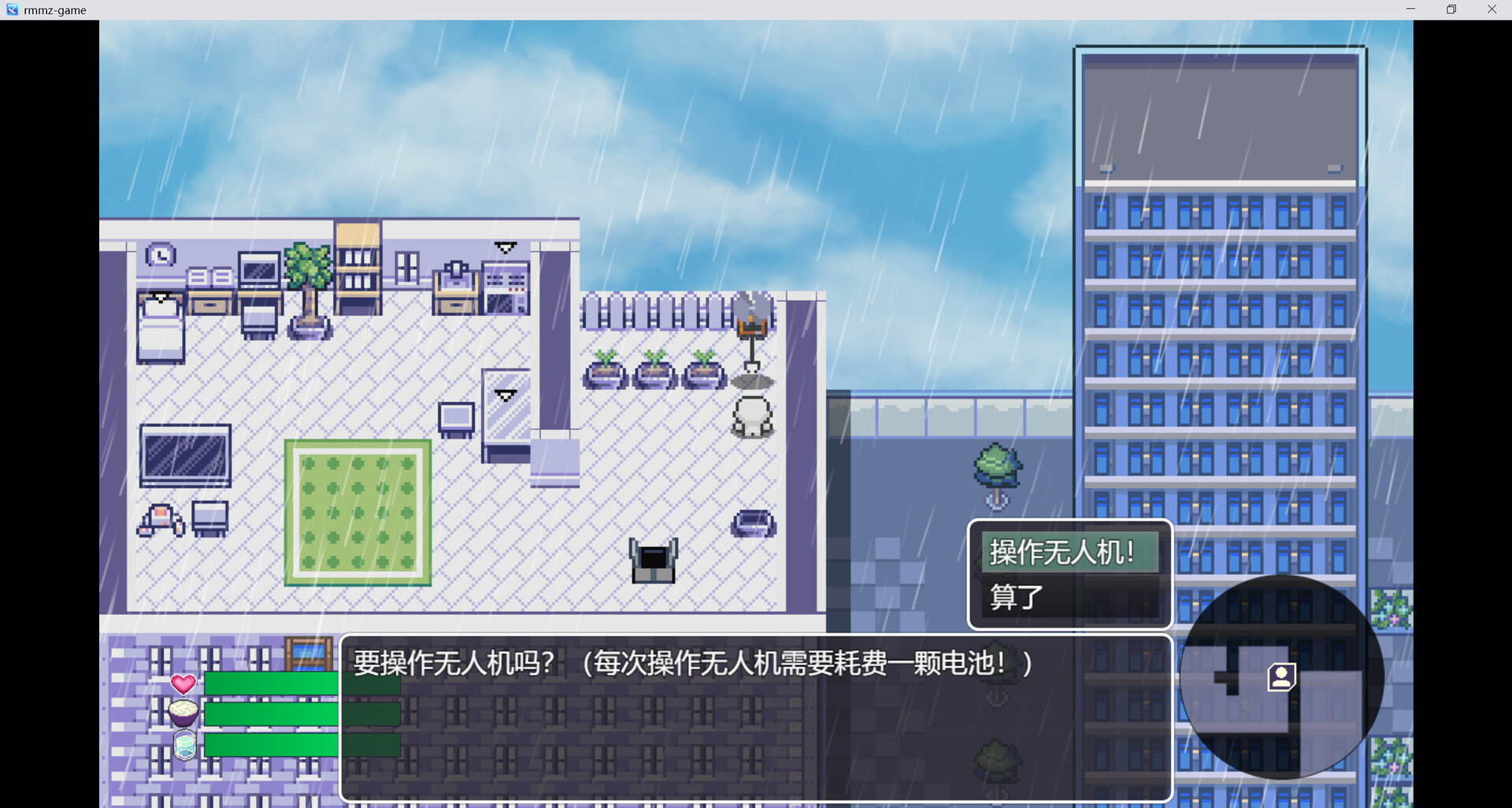
Task: Click the player marker on the minimap
Action: (x=1282, y=676)
